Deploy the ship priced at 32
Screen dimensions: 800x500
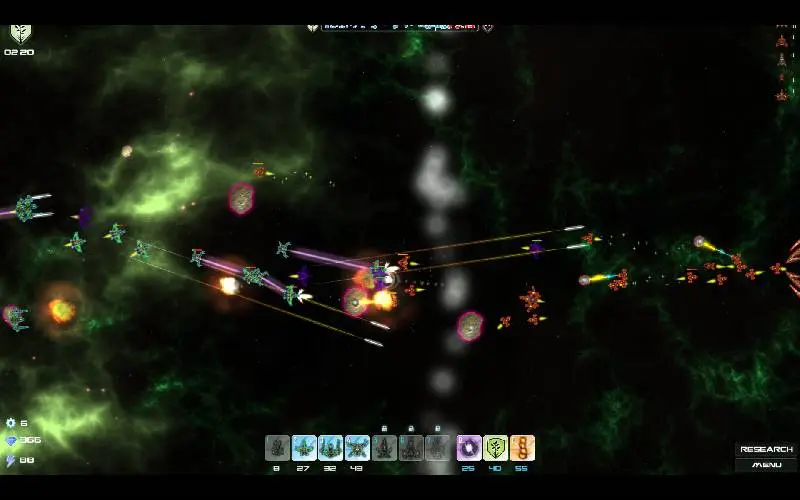[331, 448]
